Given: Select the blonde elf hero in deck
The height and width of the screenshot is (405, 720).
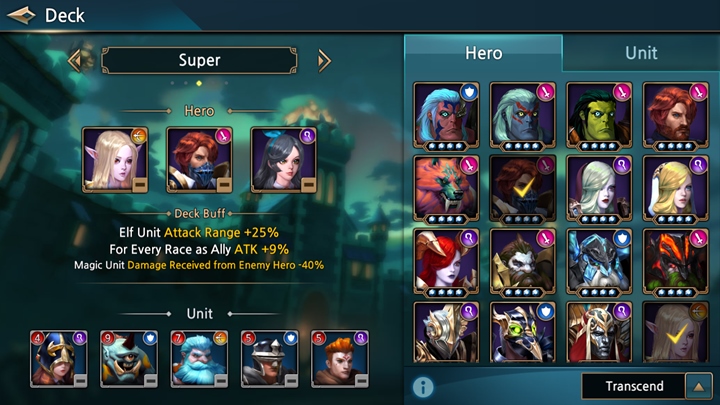Looking at the screenshot, I should tap(115, 159).
